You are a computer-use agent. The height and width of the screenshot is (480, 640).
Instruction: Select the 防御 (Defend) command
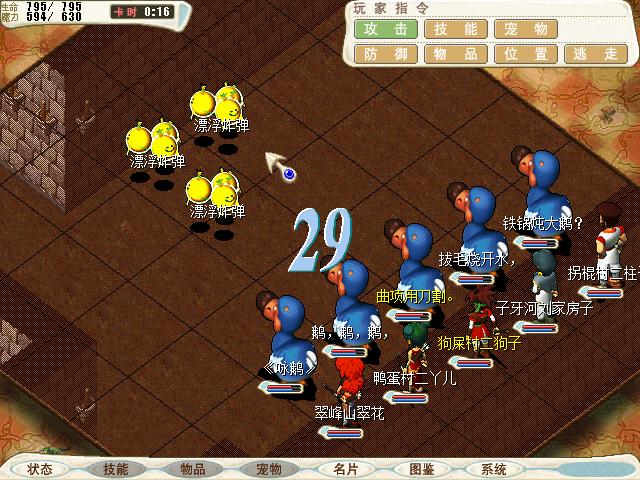(x=385, y=54)
